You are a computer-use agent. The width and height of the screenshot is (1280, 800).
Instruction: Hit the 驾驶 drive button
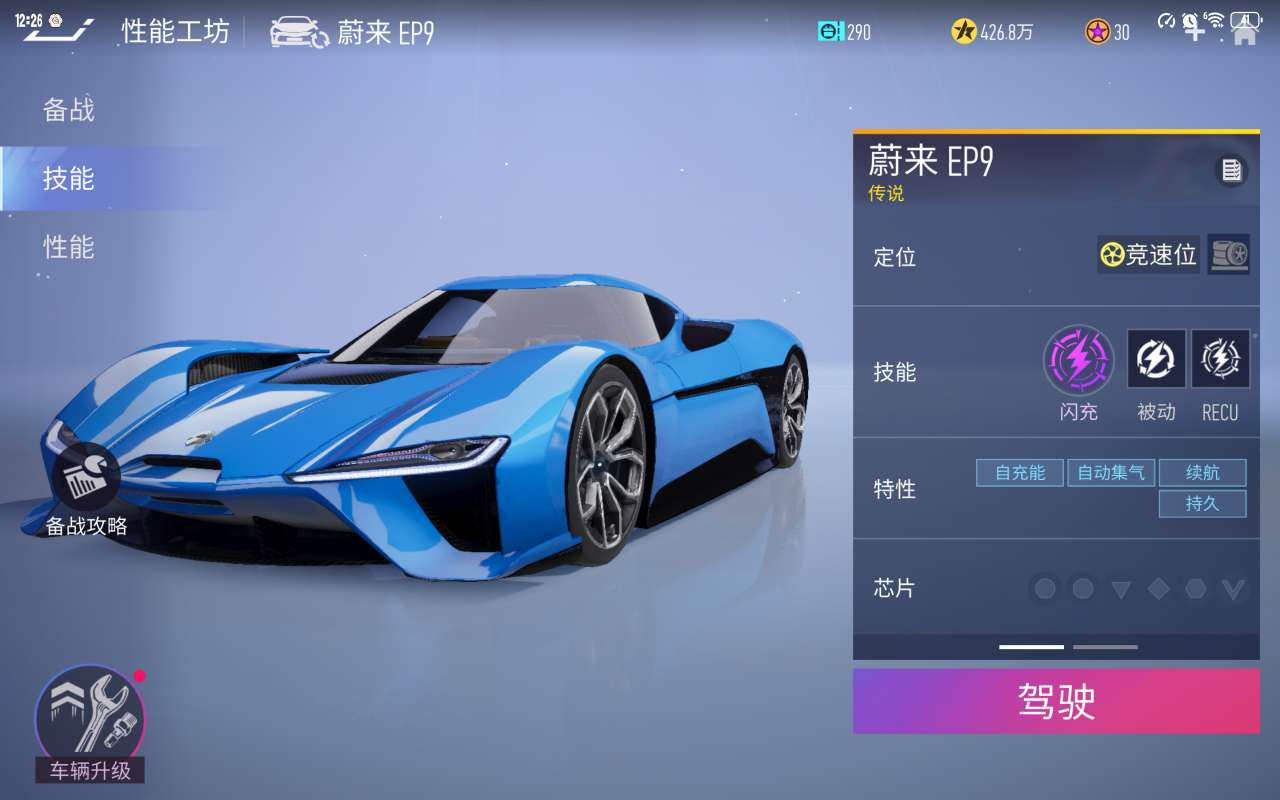point(1056,701)
